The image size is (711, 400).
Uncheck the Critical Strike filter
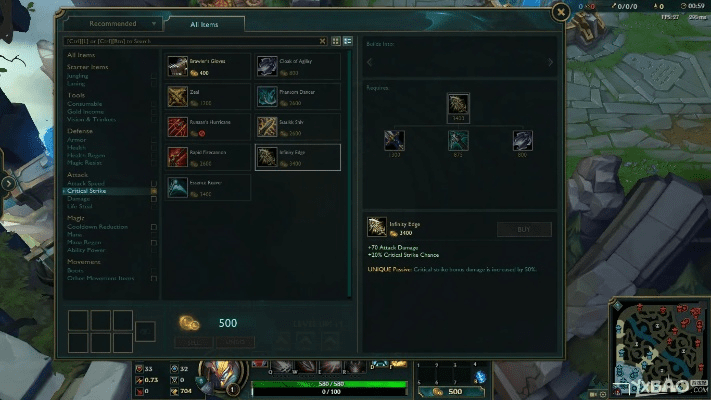pyautogui.click(x=154, y=191)
